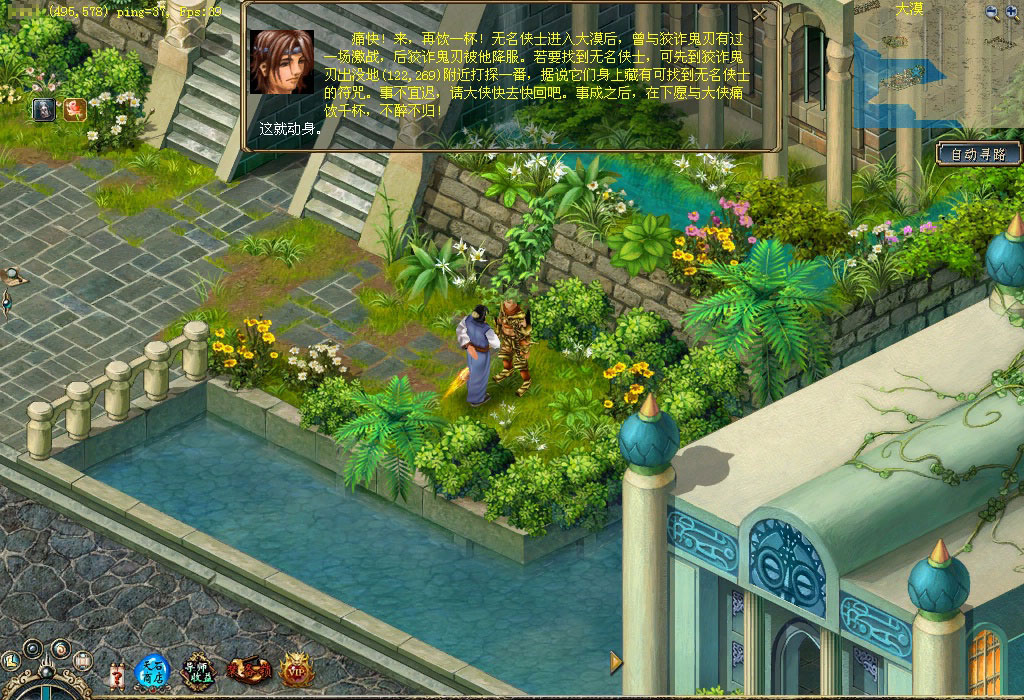Zoom out the minimap with minus magnifier
This screenshot has height=700, width=1024.
pyautogui.click(x=992, y=12)
